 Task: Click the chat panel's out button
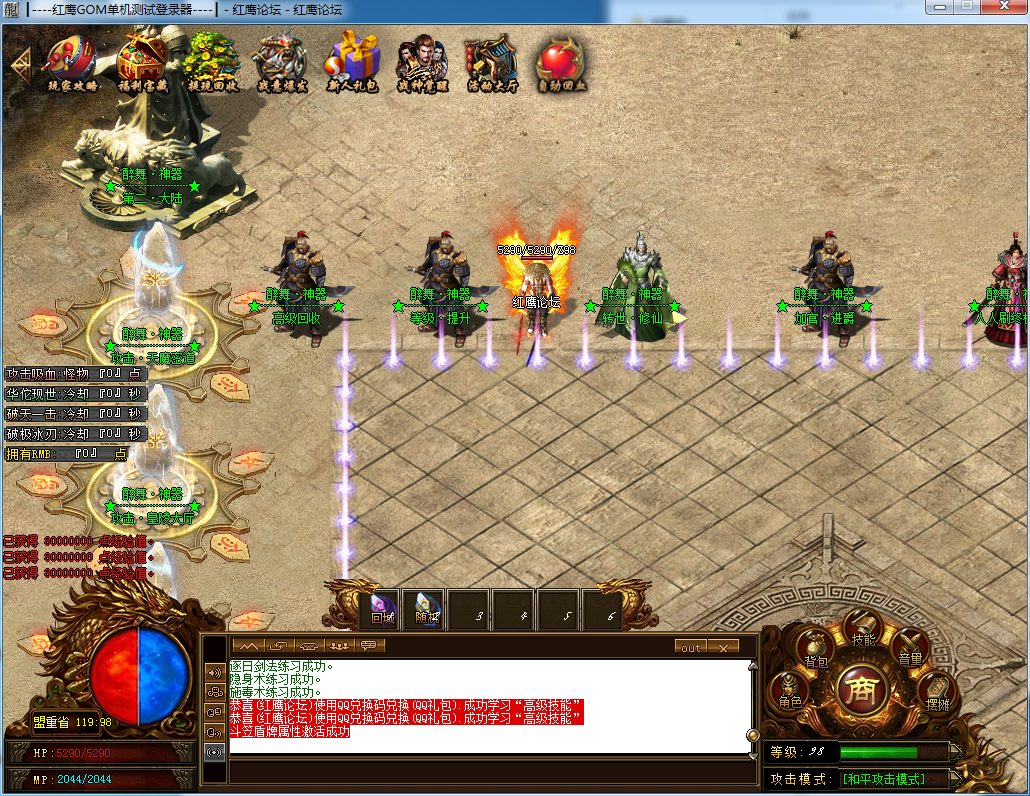click(691, 647)
